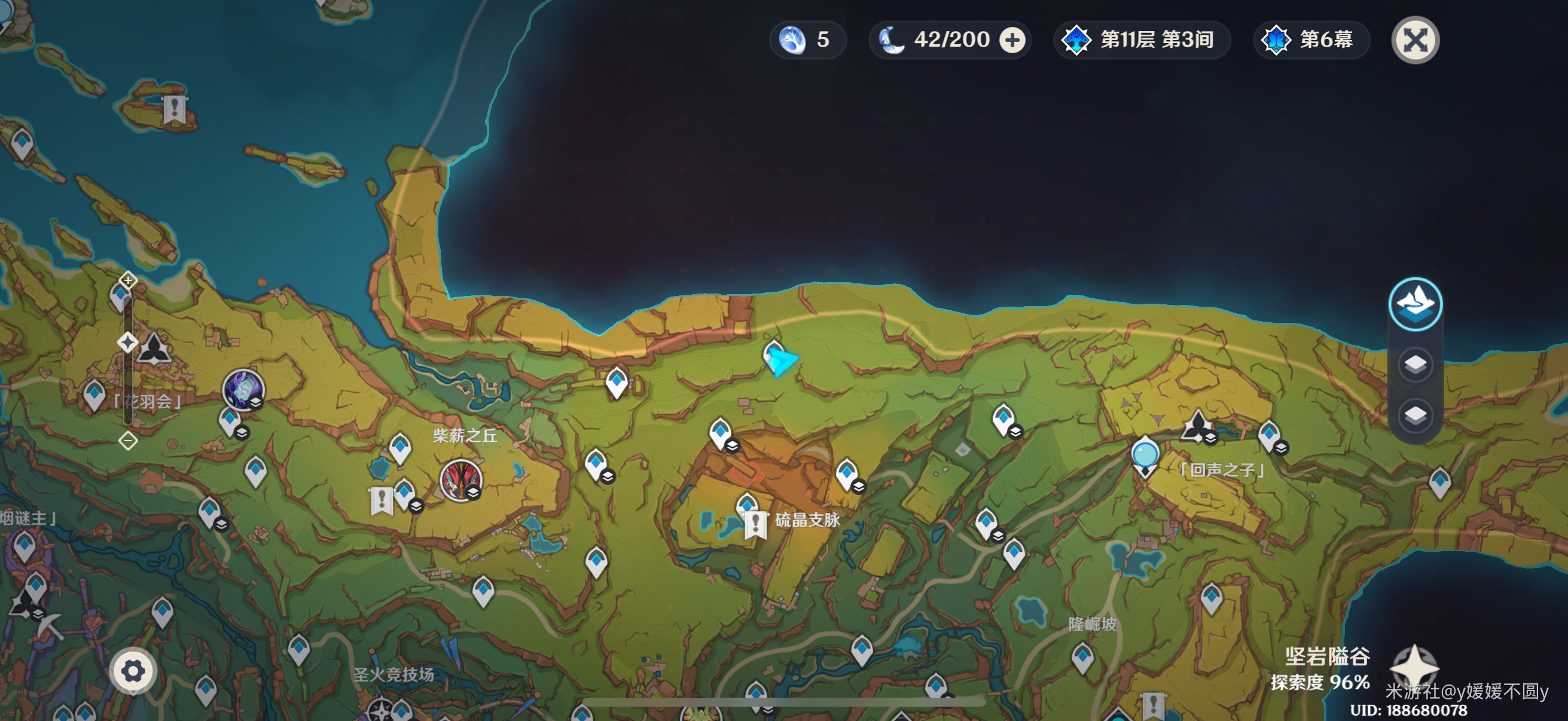Select the red boss icon below 柴薪之丘
This screenshot has width=1568, height=721.
[x=461, y=480]
